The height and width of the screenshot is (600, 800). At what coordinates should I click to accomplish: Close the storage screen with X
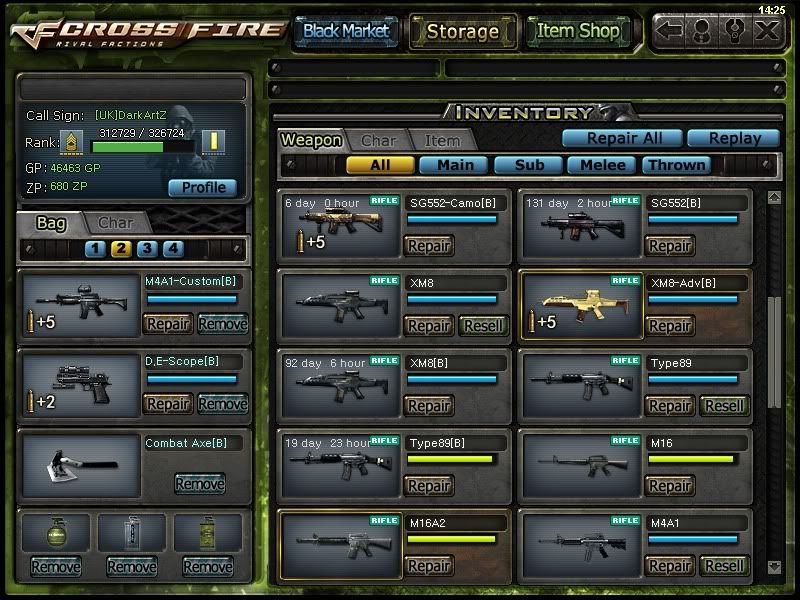tap(765, 30)
